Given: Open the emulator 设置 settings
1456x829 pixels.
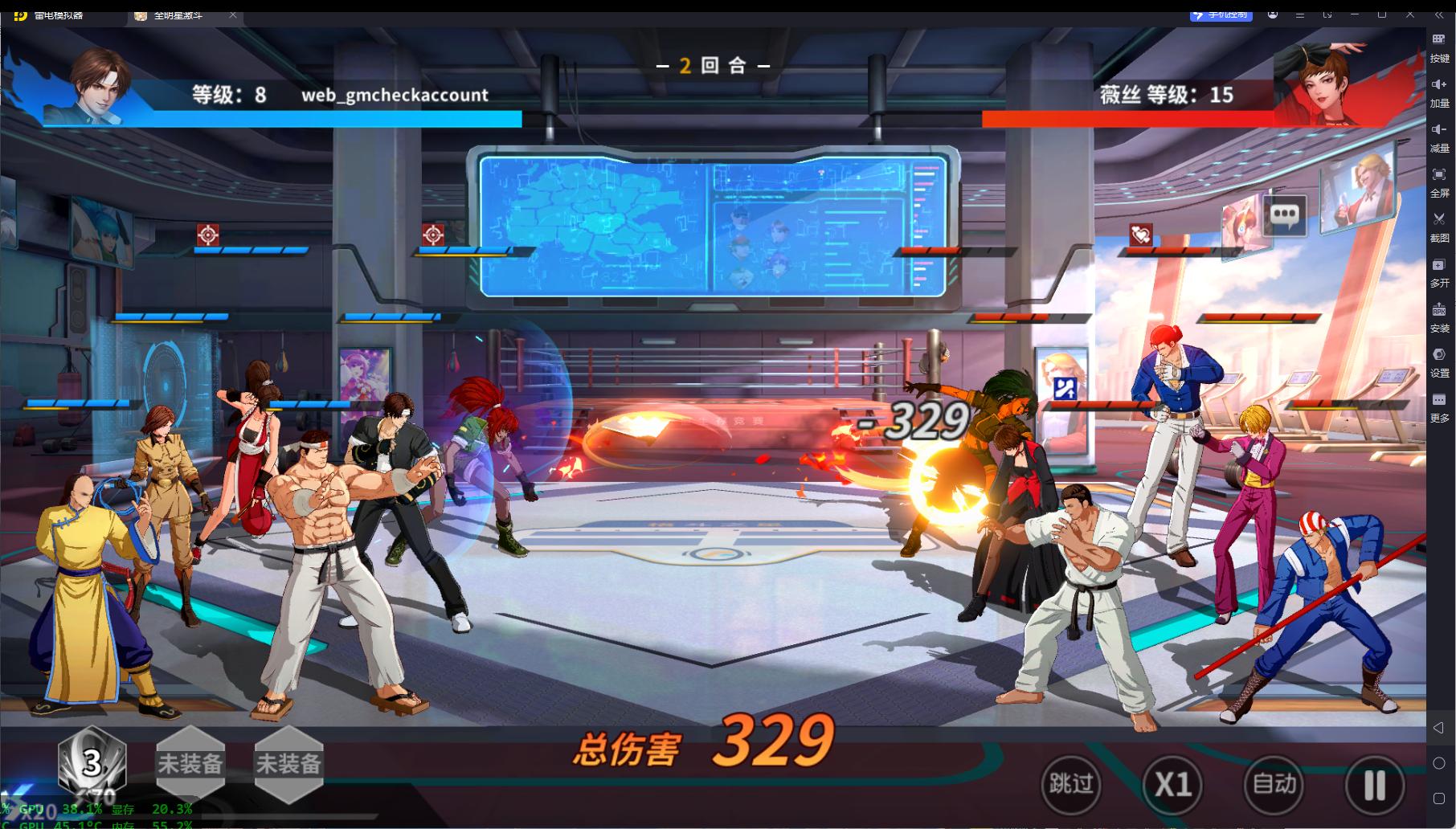Looking at the screenshot, I should pyautogui.click(x=1439, y=361).
